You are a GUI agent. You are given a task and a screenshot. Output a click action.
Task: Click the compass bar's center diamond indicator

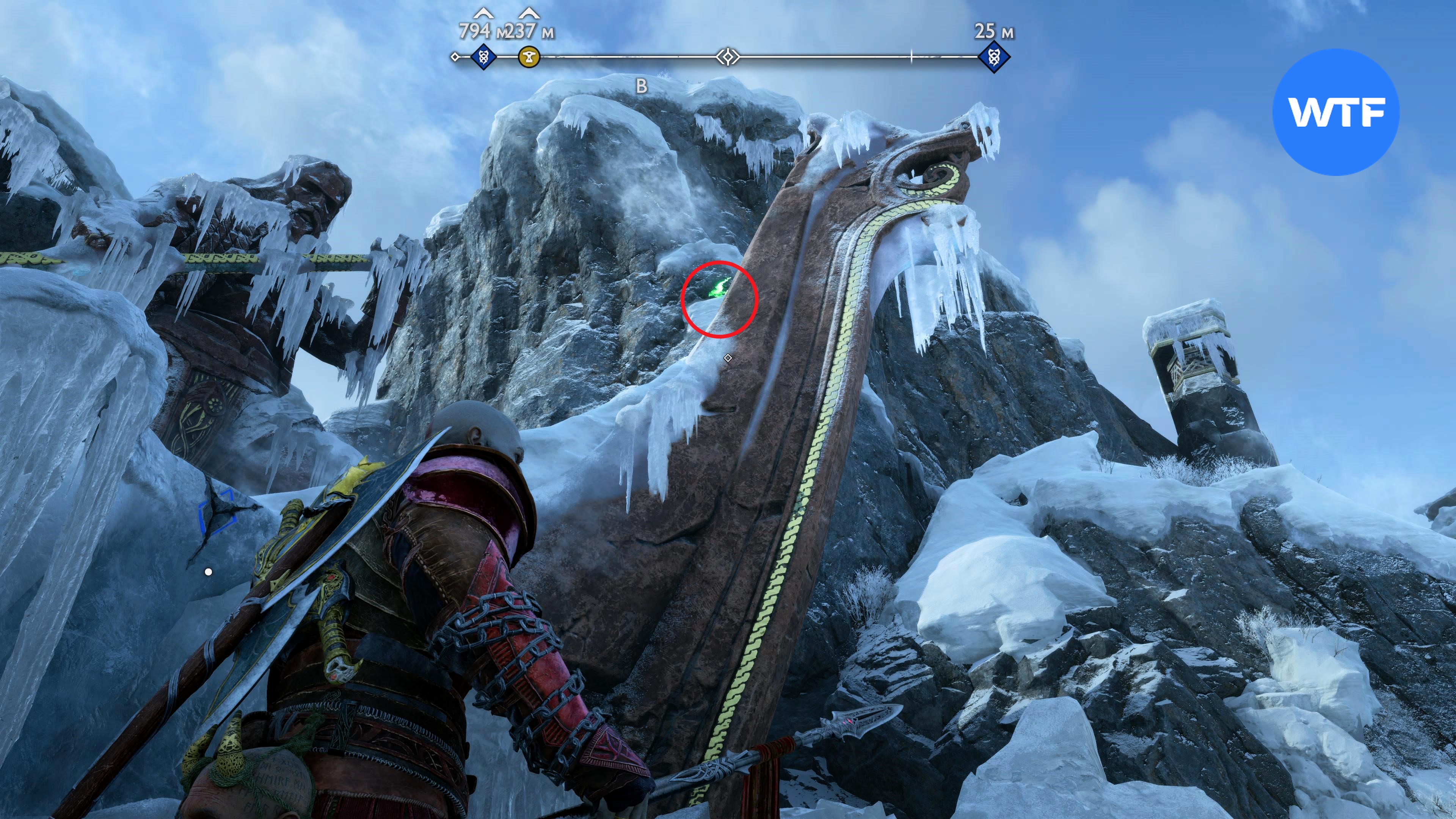click(x=728, y=57)
